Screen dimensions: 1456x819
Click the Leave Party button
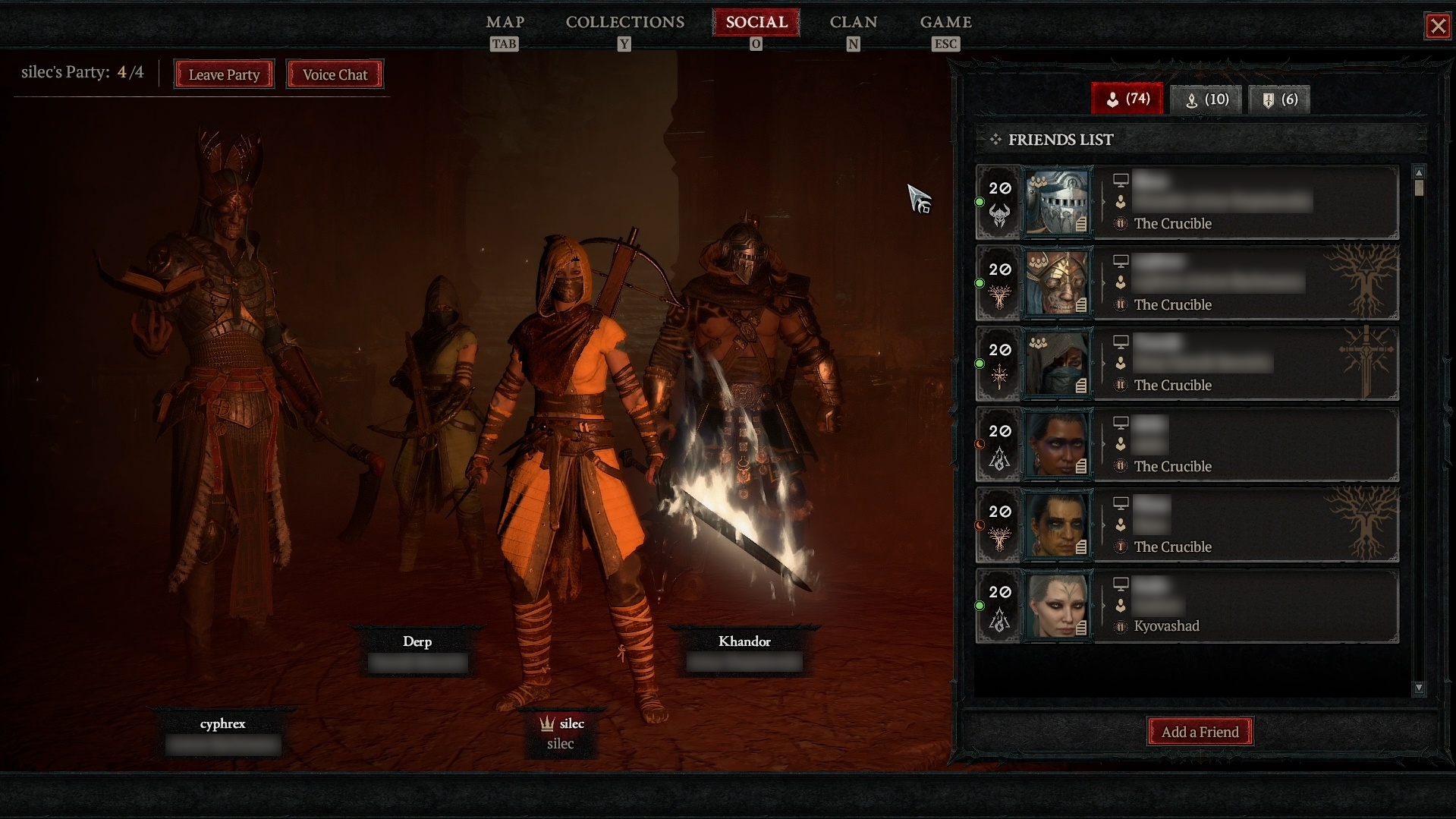tap(223, 74)
